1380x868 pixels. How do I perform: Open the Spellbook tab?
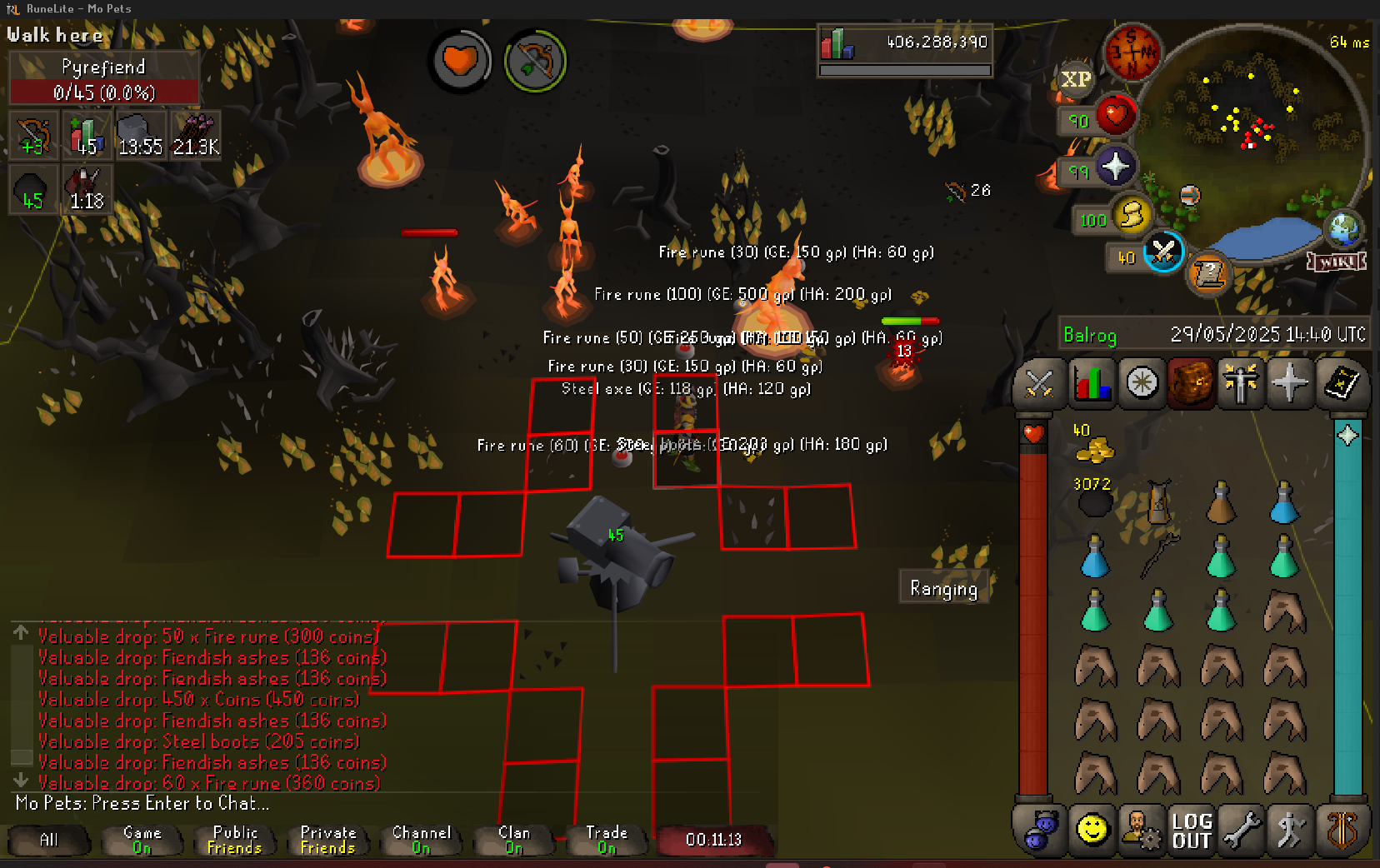1341,384
